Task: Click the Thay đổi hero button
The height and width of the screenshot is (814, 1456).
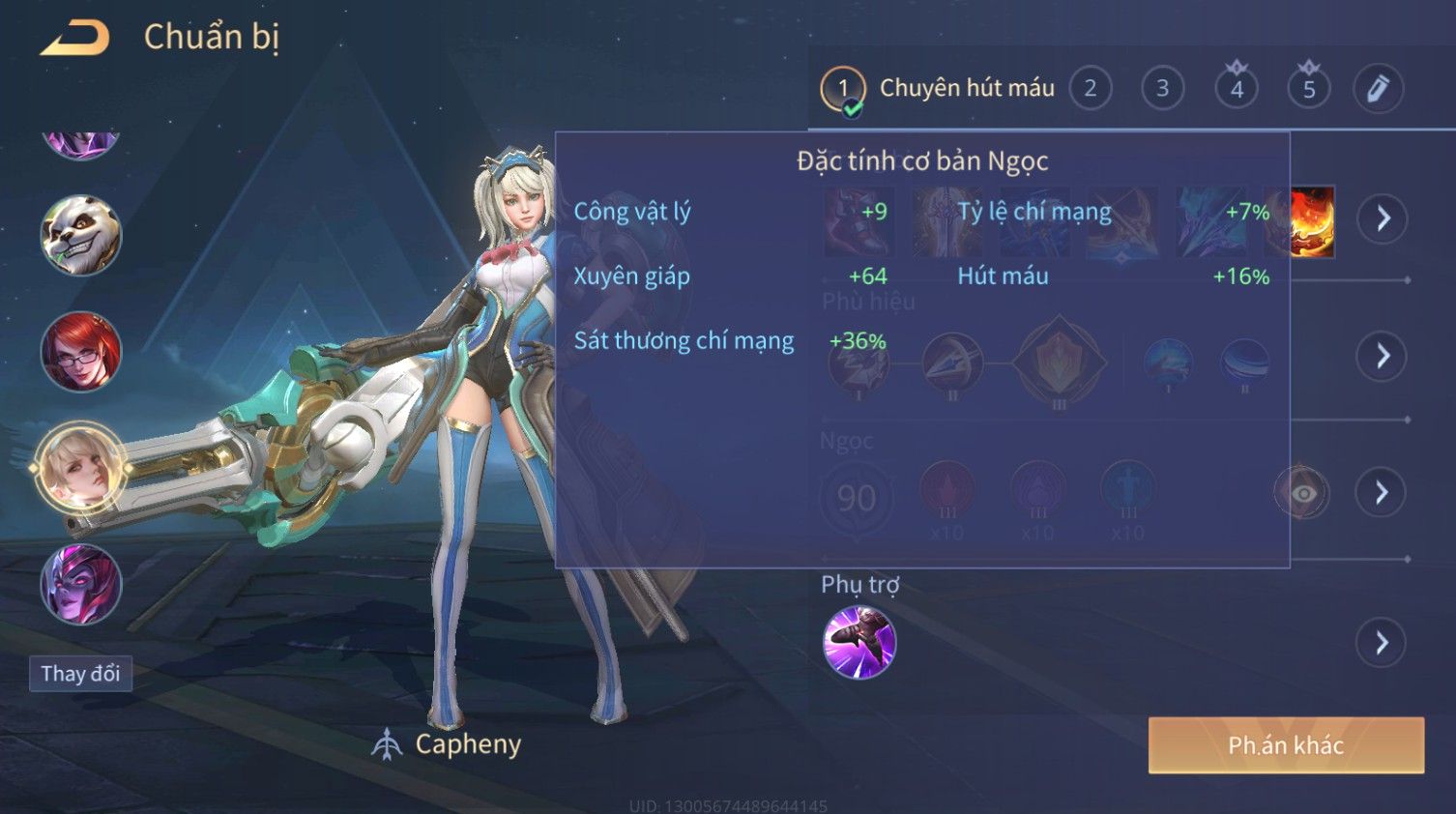Action: (x=80, y=674)
